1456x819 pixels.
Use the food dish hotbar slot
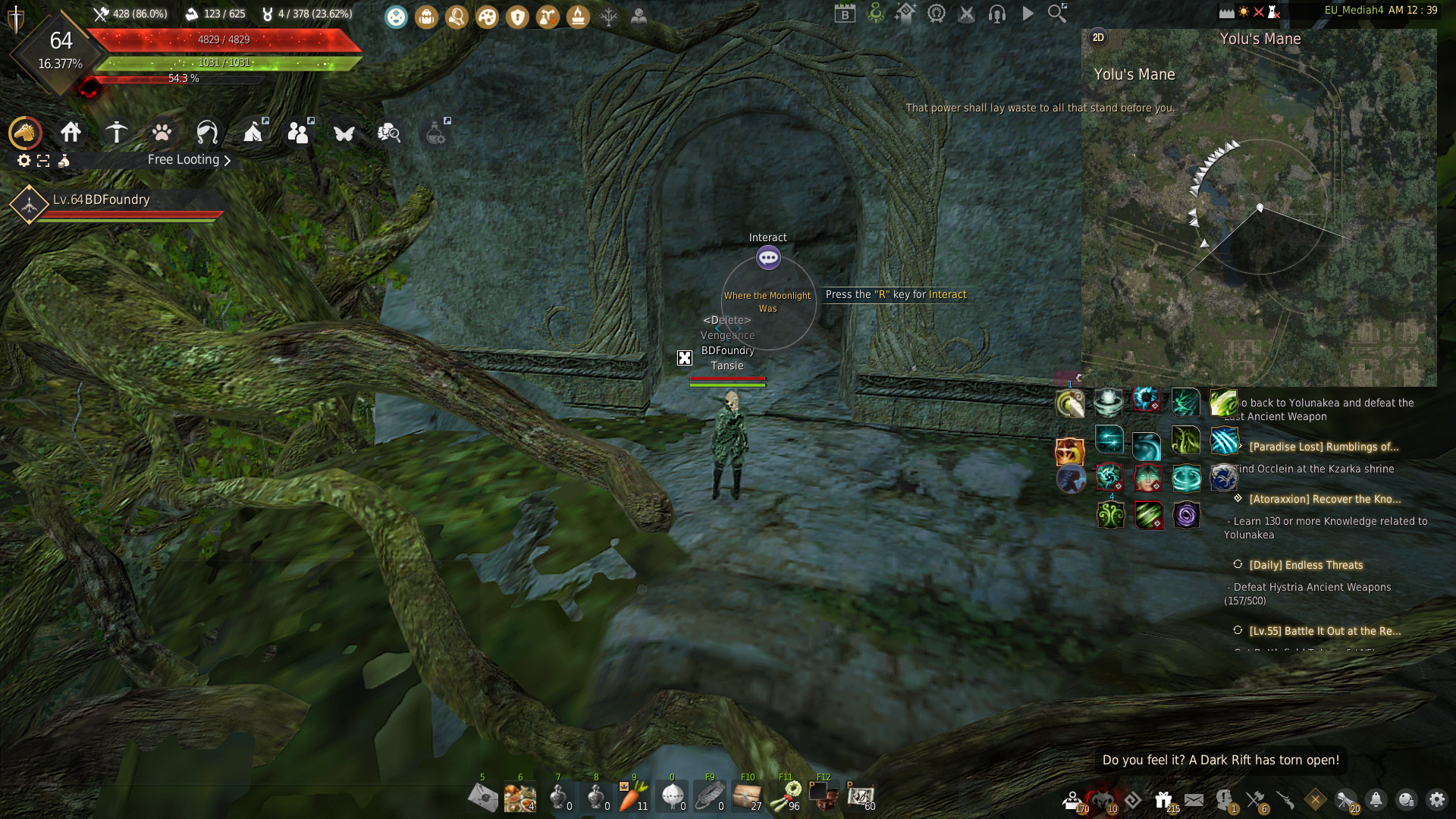pyautogui.click(x=520, y=796)
